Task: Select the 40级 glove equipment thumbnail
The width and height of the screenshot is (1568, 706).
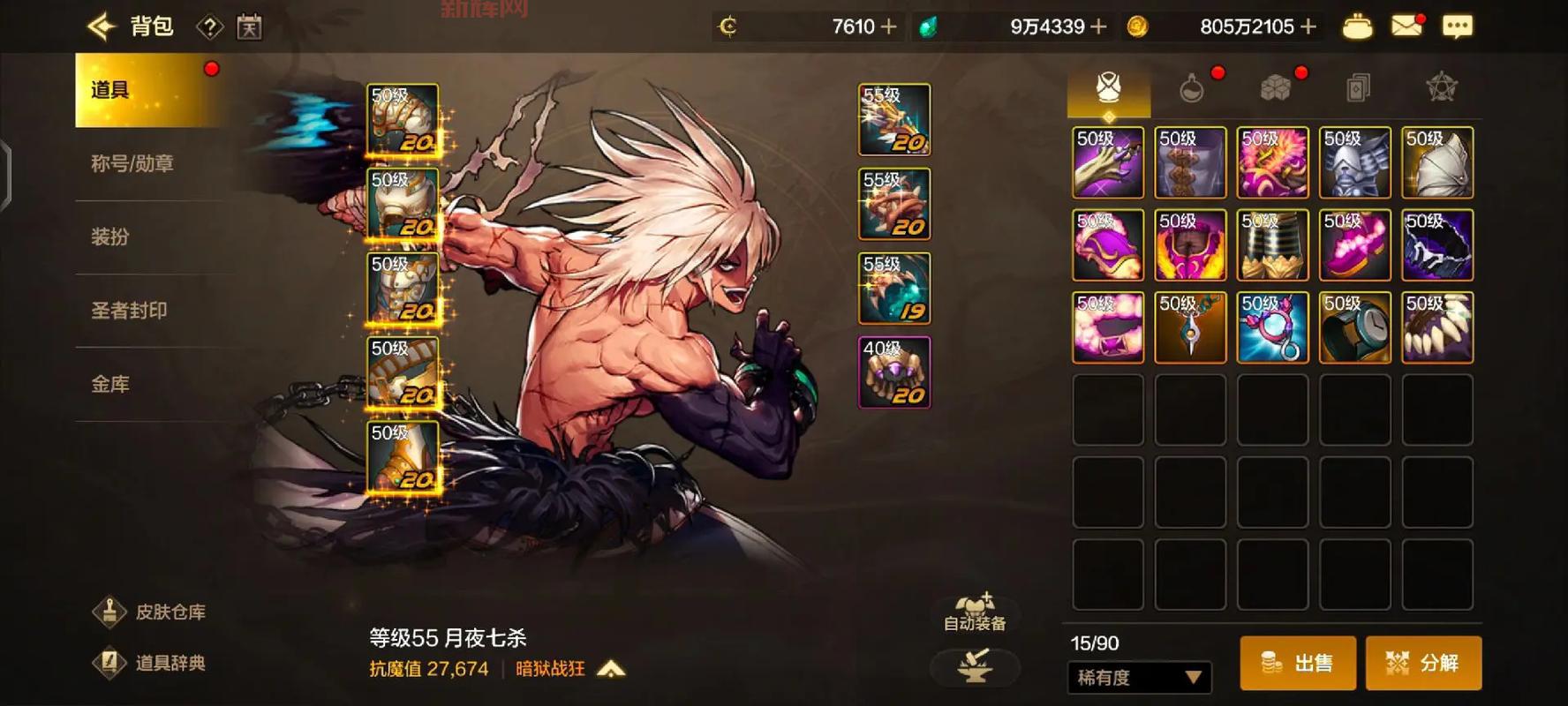Action: [x=893, y=372]
